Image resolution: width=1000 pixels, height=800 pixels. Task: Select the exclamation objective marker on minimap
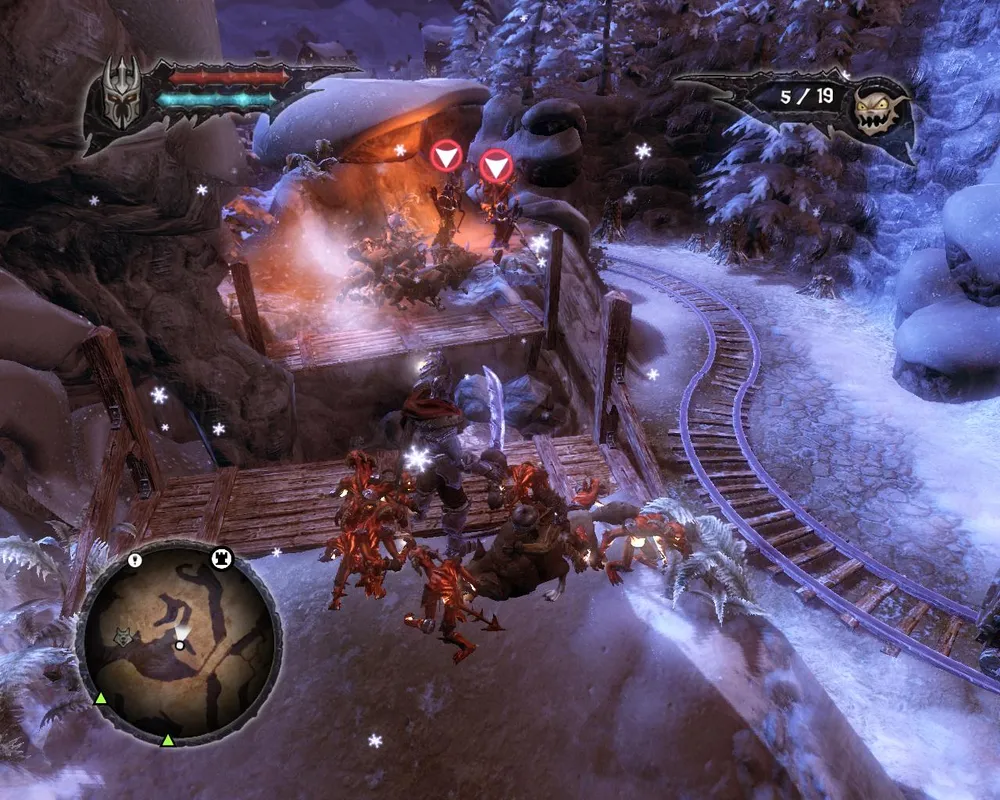tap(134, 561)
